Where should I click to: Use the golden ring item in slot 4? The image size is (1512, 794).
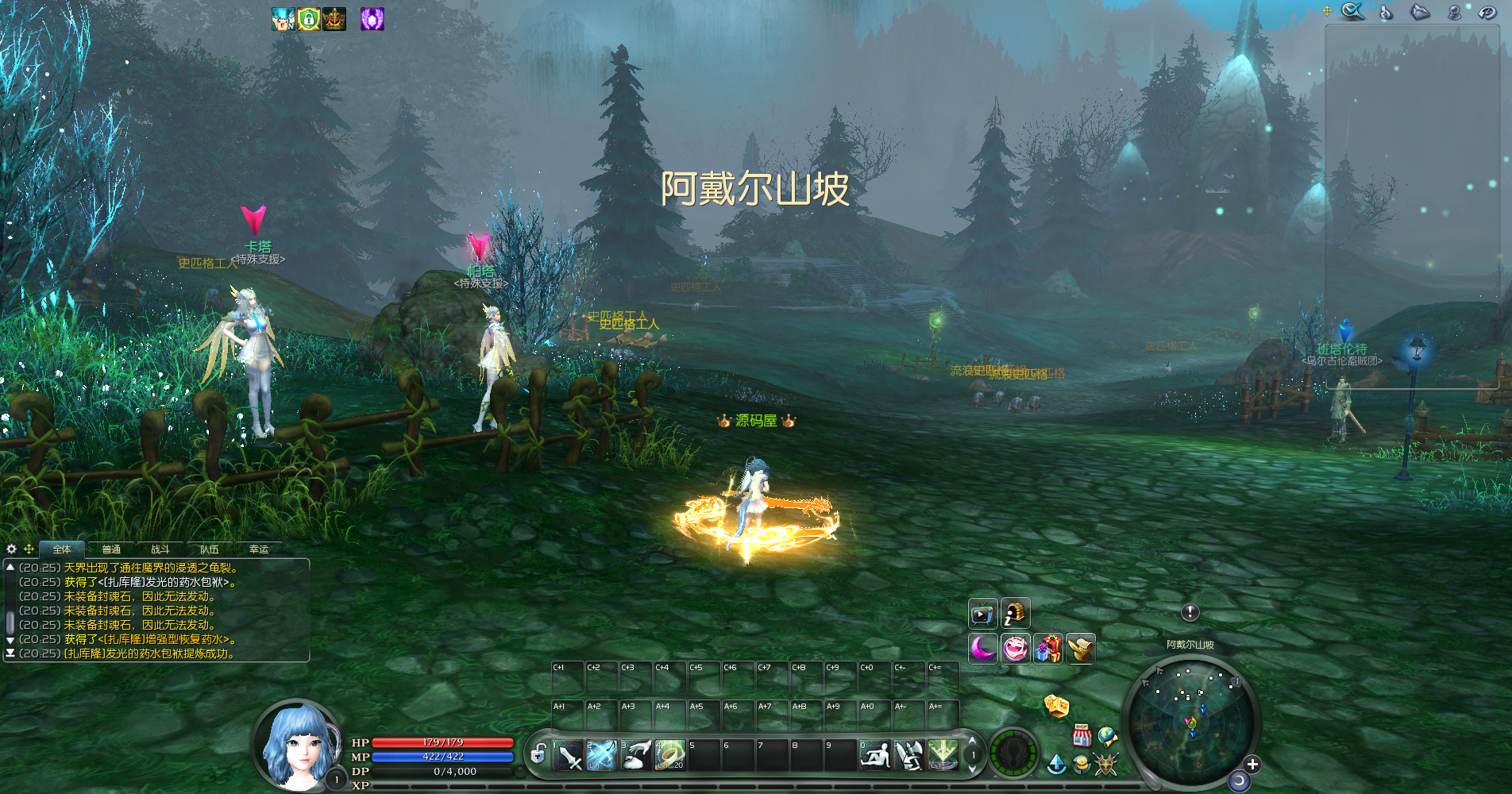(x=669, y=755)
